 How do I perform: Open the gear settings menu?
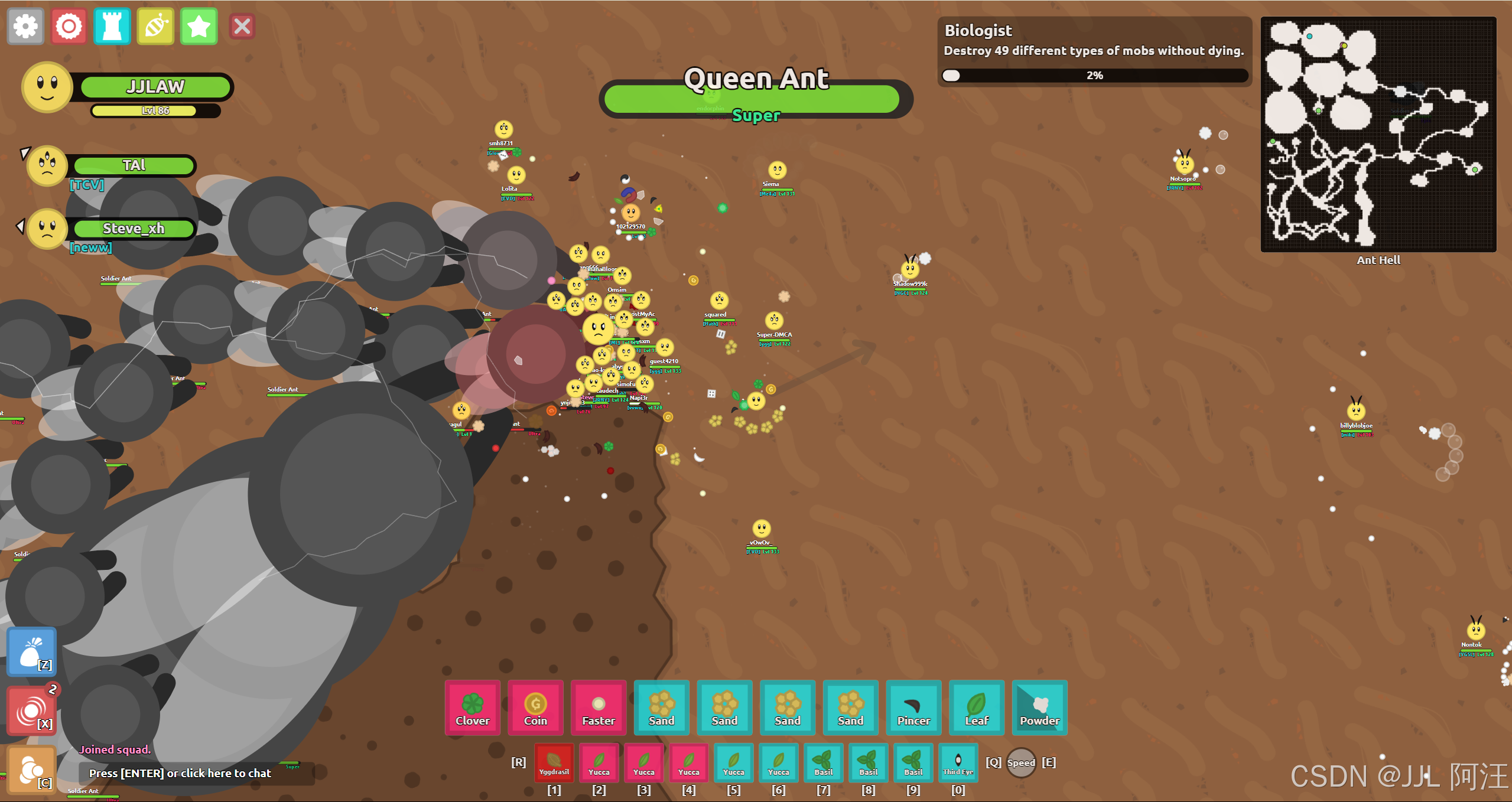coord(25,27)
